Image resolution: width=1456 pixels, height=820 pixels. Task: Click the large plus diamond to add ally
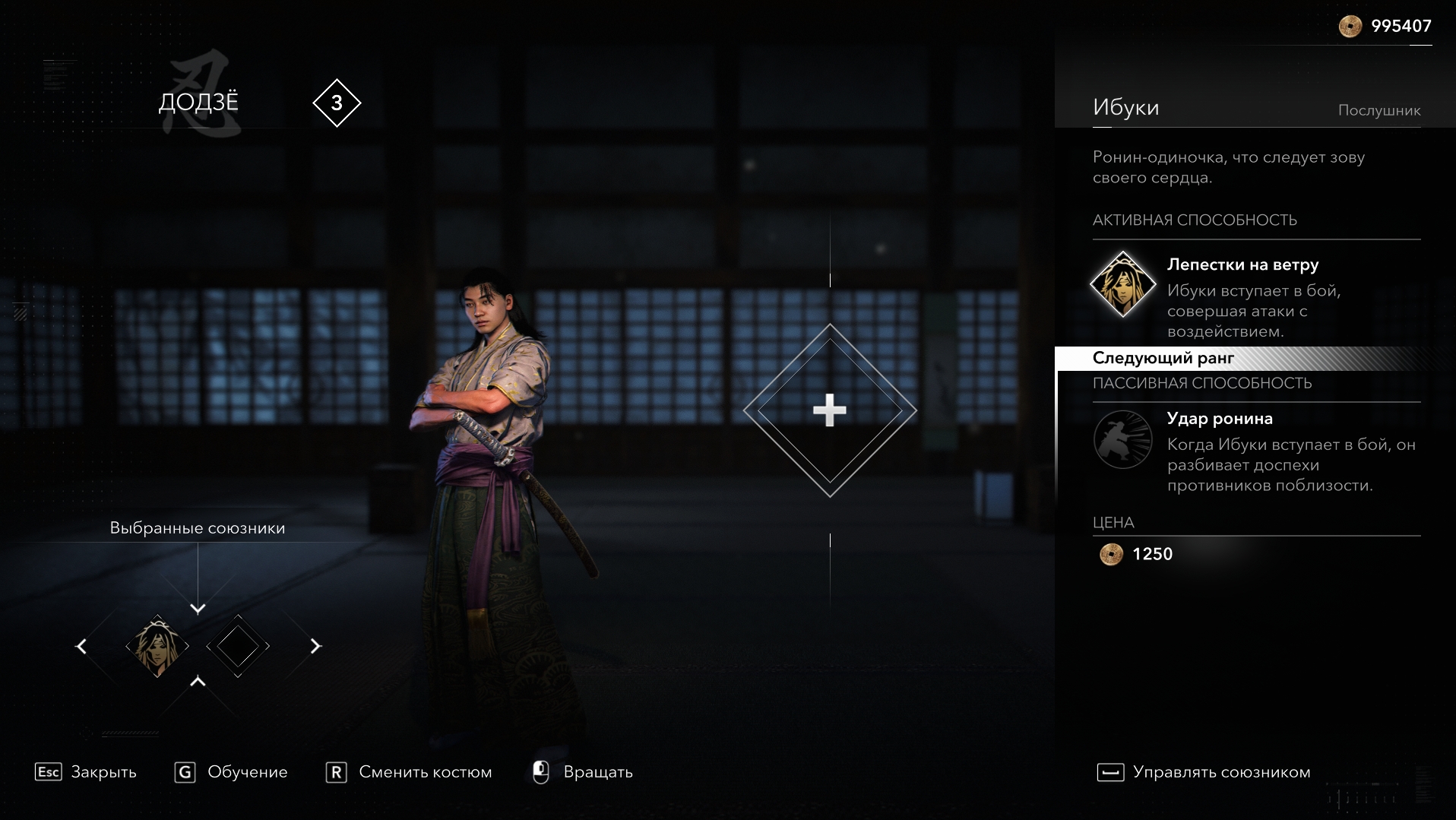pos(829,410)
